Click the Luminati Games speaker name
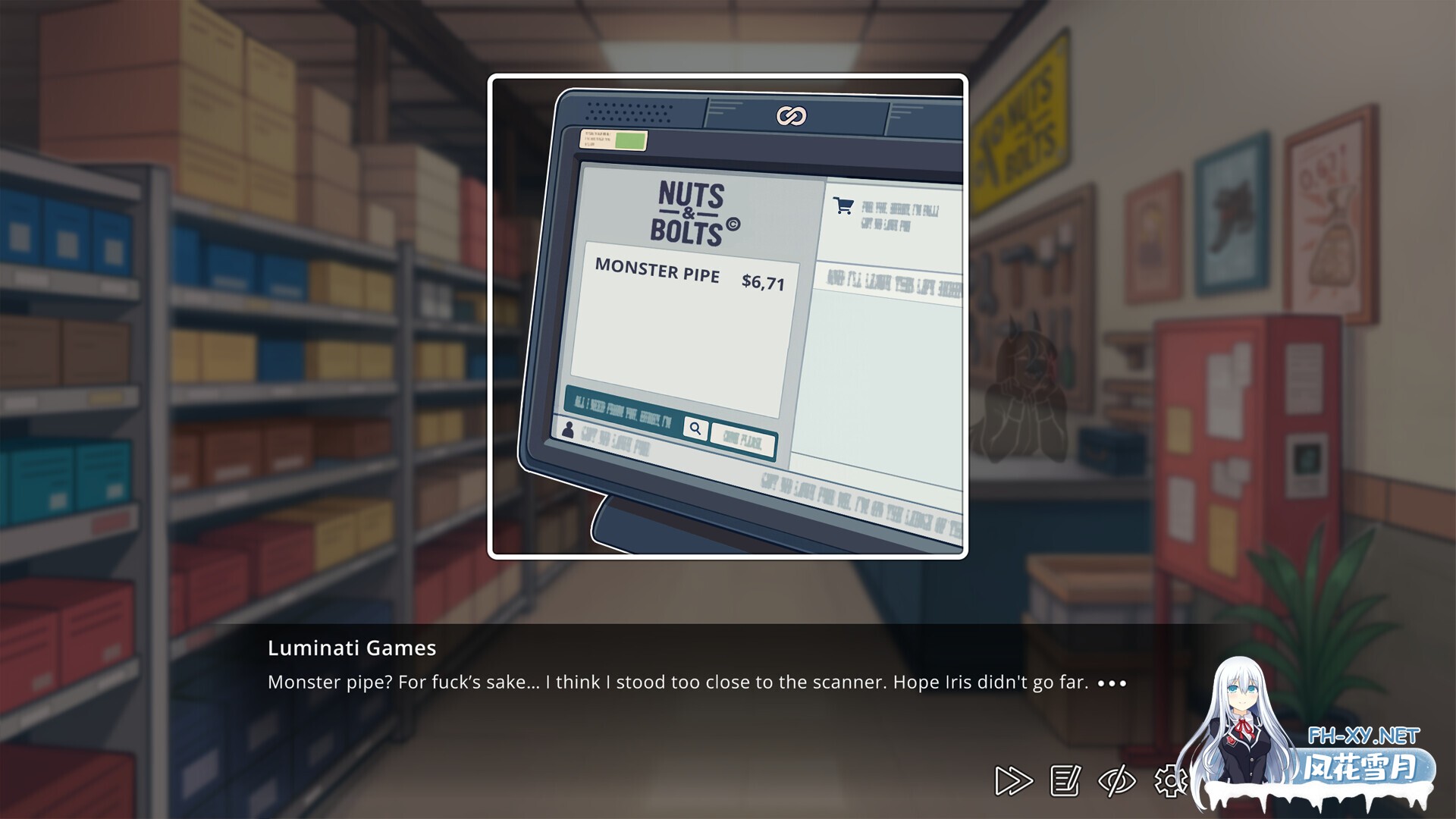Image resolution: width=1456 pixels, height=819 pixels. (351, 648)
